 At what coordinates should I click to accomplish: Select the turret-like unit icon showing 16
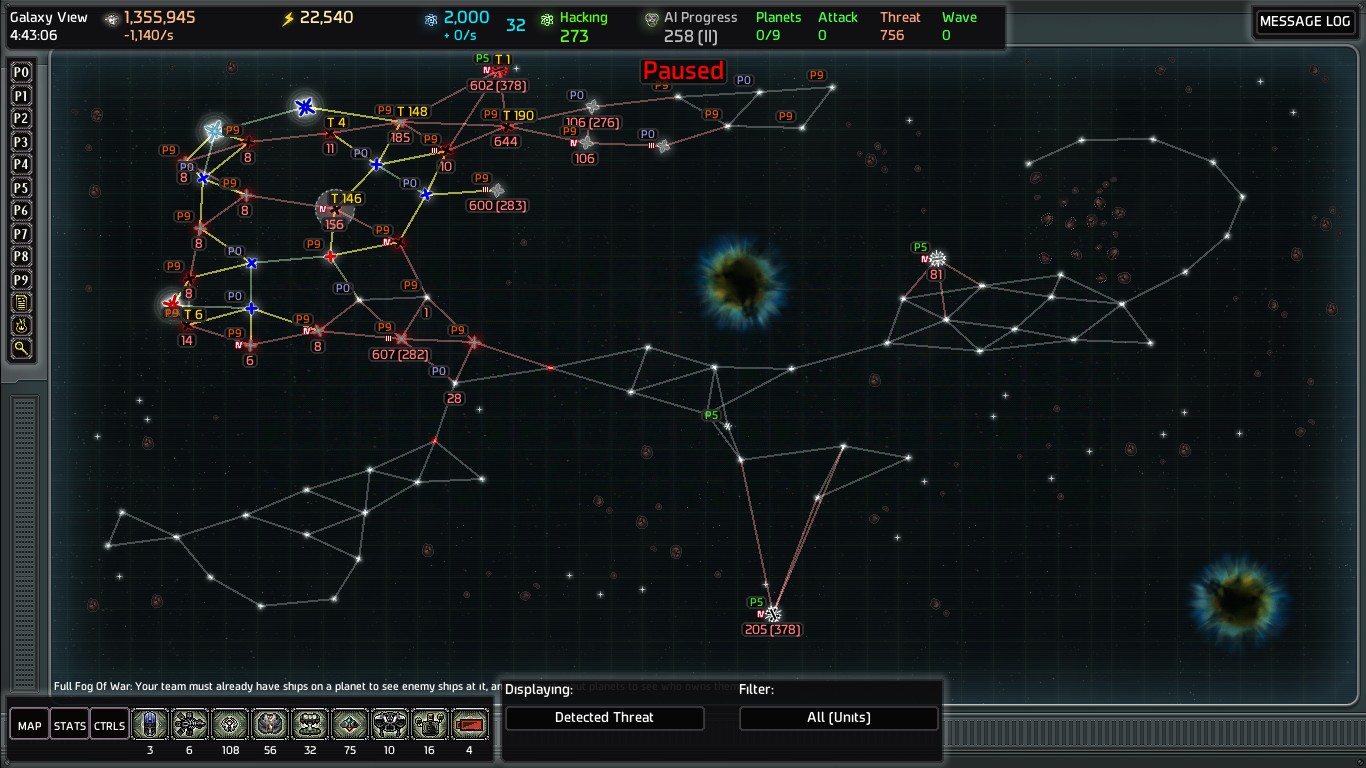430,724
